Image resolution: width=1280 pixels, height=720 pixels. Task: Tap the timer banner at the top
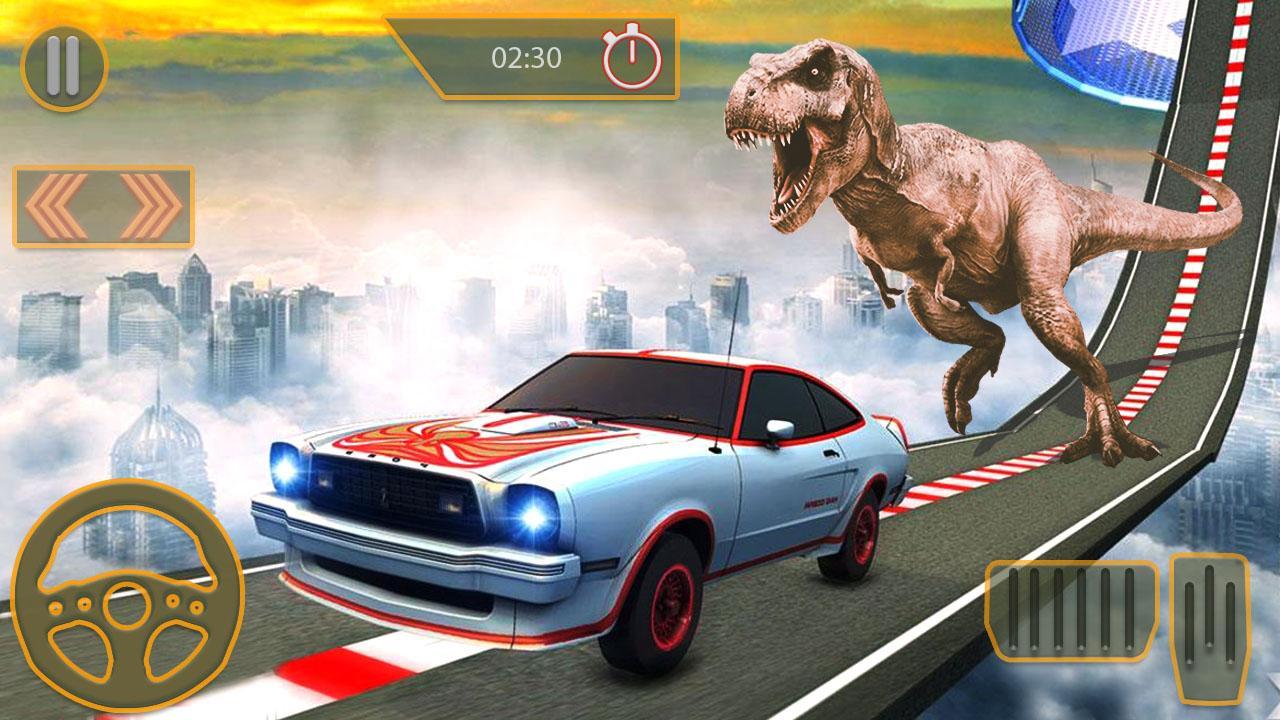click(x=545, y=55)
